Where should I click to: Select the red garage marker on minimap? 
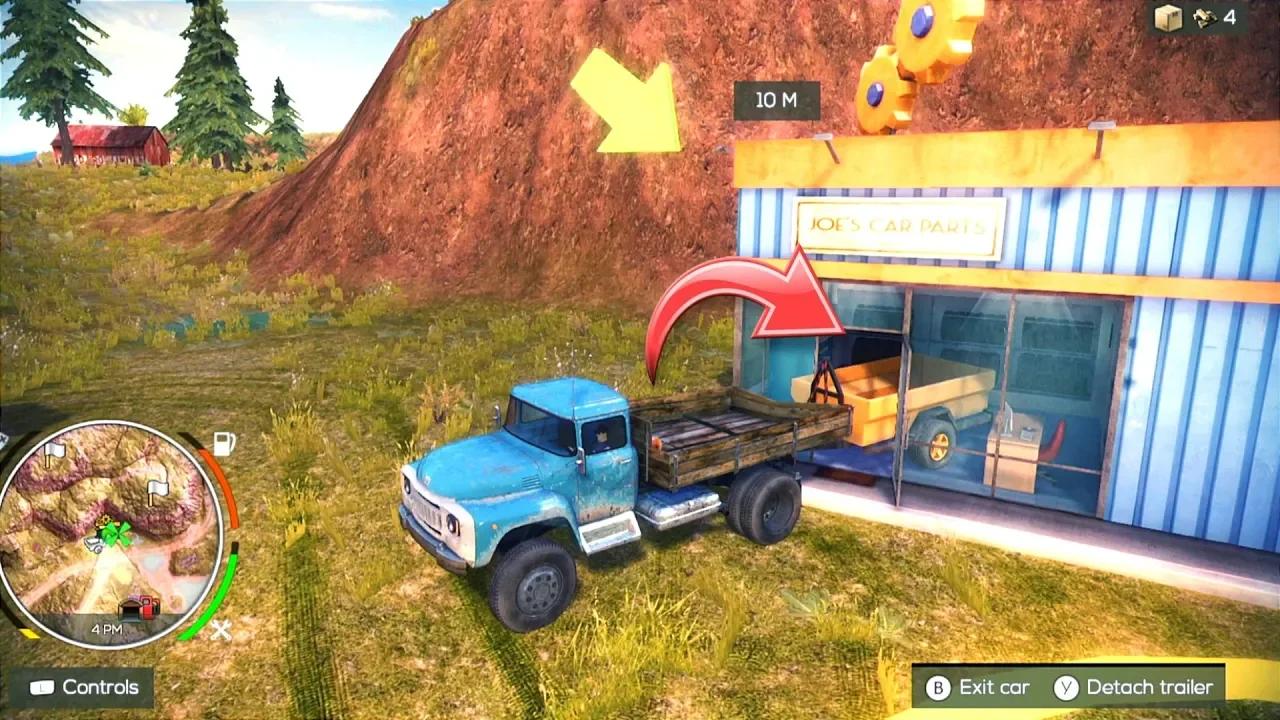(x=140, y=606)
